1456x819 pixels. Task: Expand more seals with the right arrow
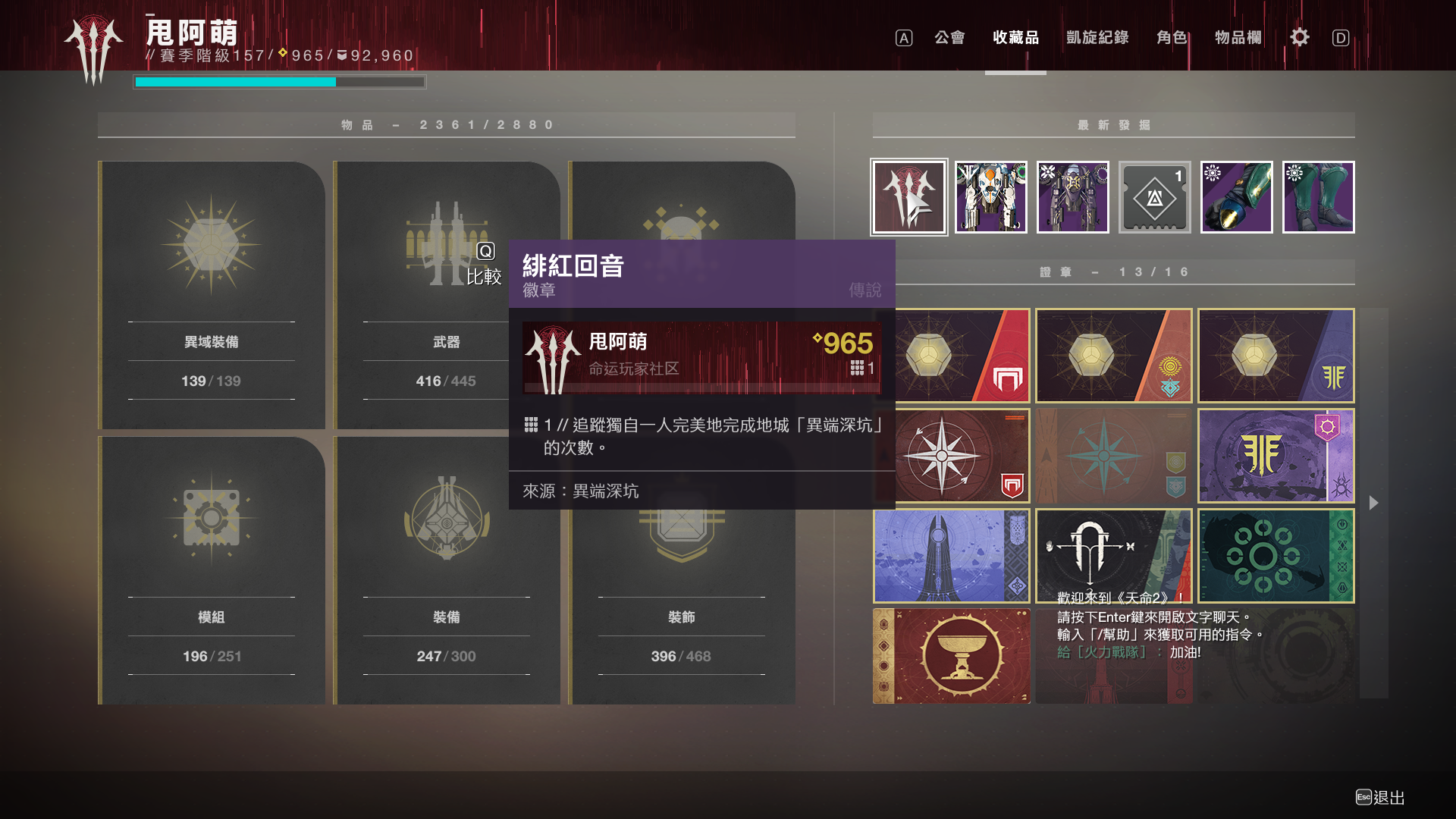(1373, 503)
